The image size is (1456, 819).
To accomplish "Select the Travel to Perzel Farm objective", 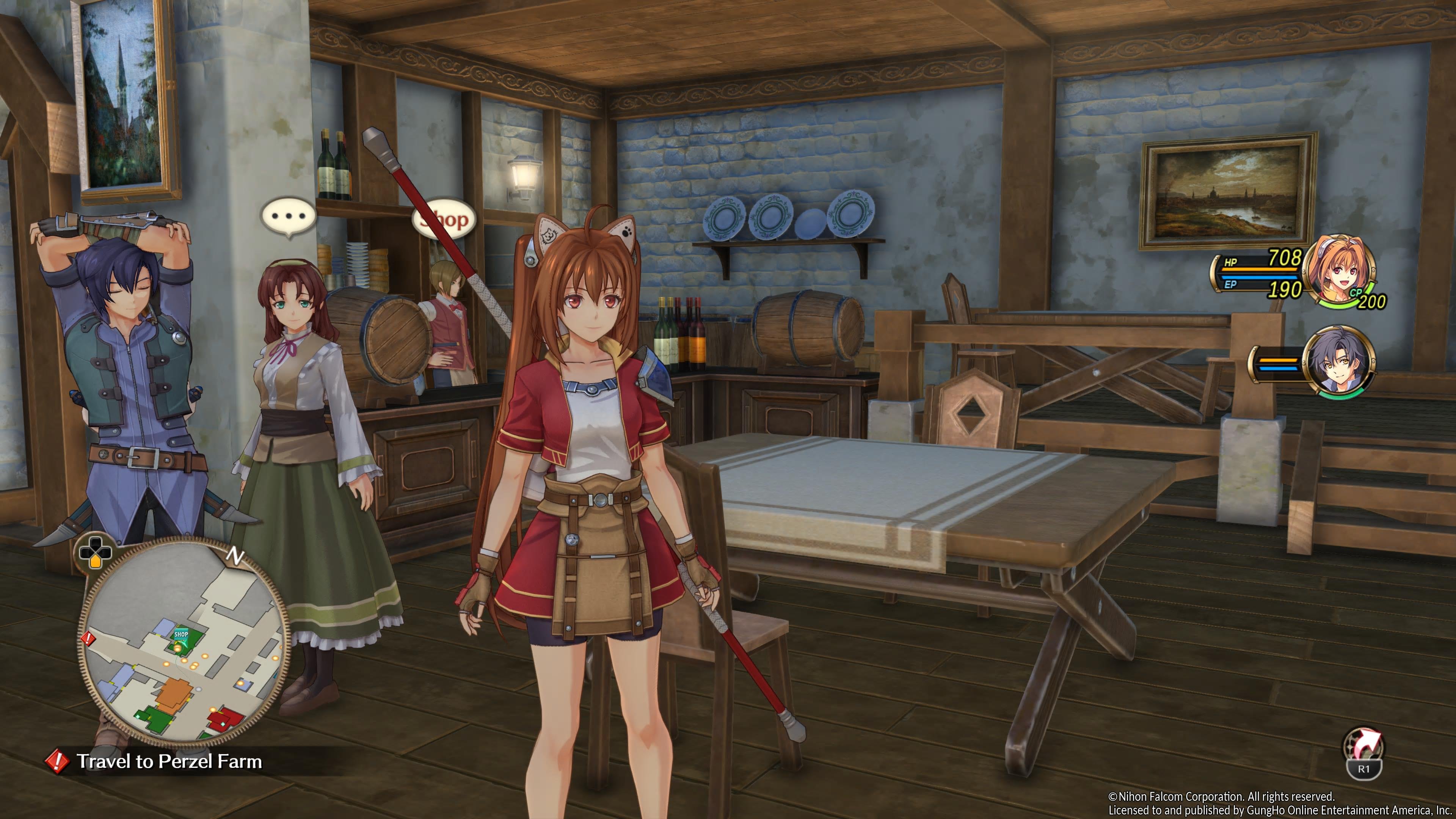I will [168, 761].
